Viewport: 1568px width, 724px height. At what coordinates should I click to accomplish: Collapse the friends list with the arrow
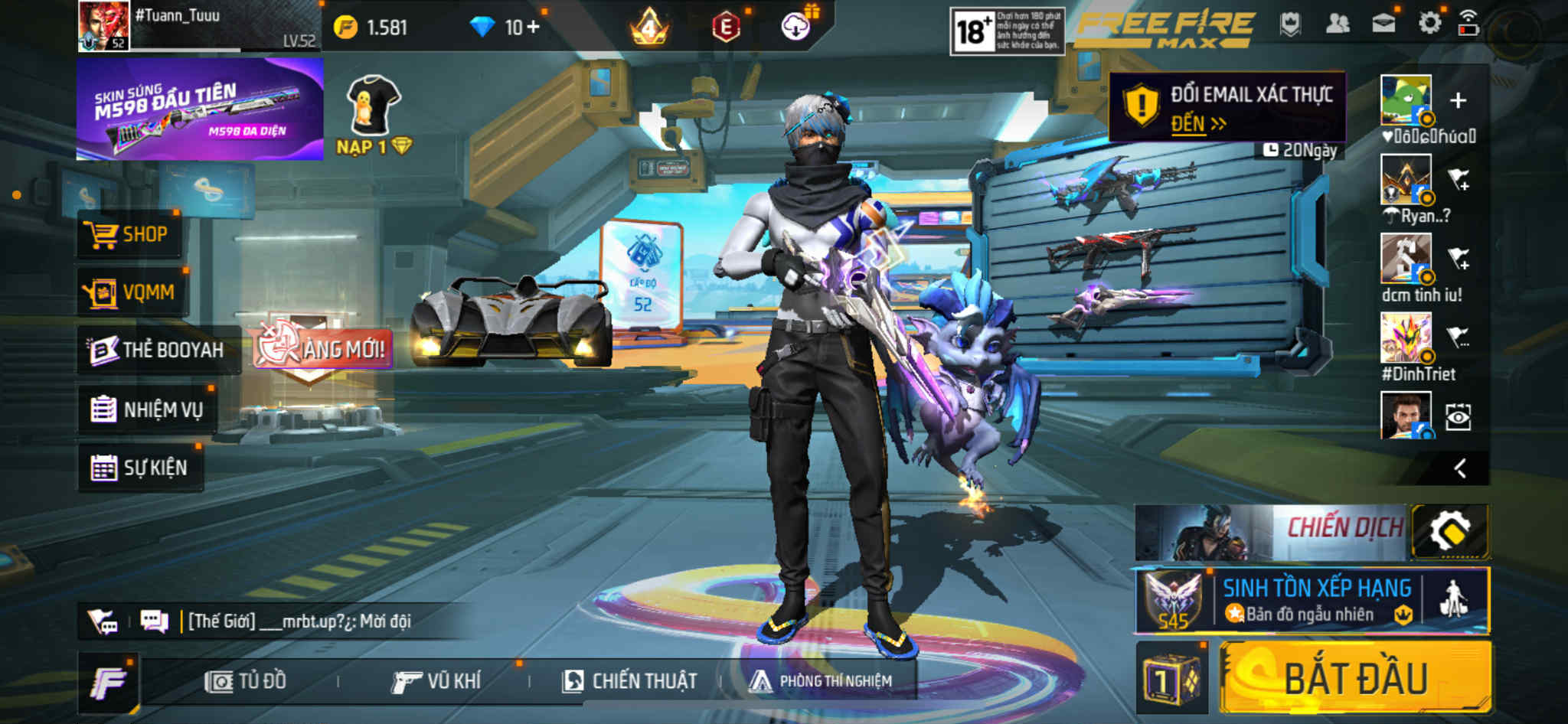(x=1460, y=468)
